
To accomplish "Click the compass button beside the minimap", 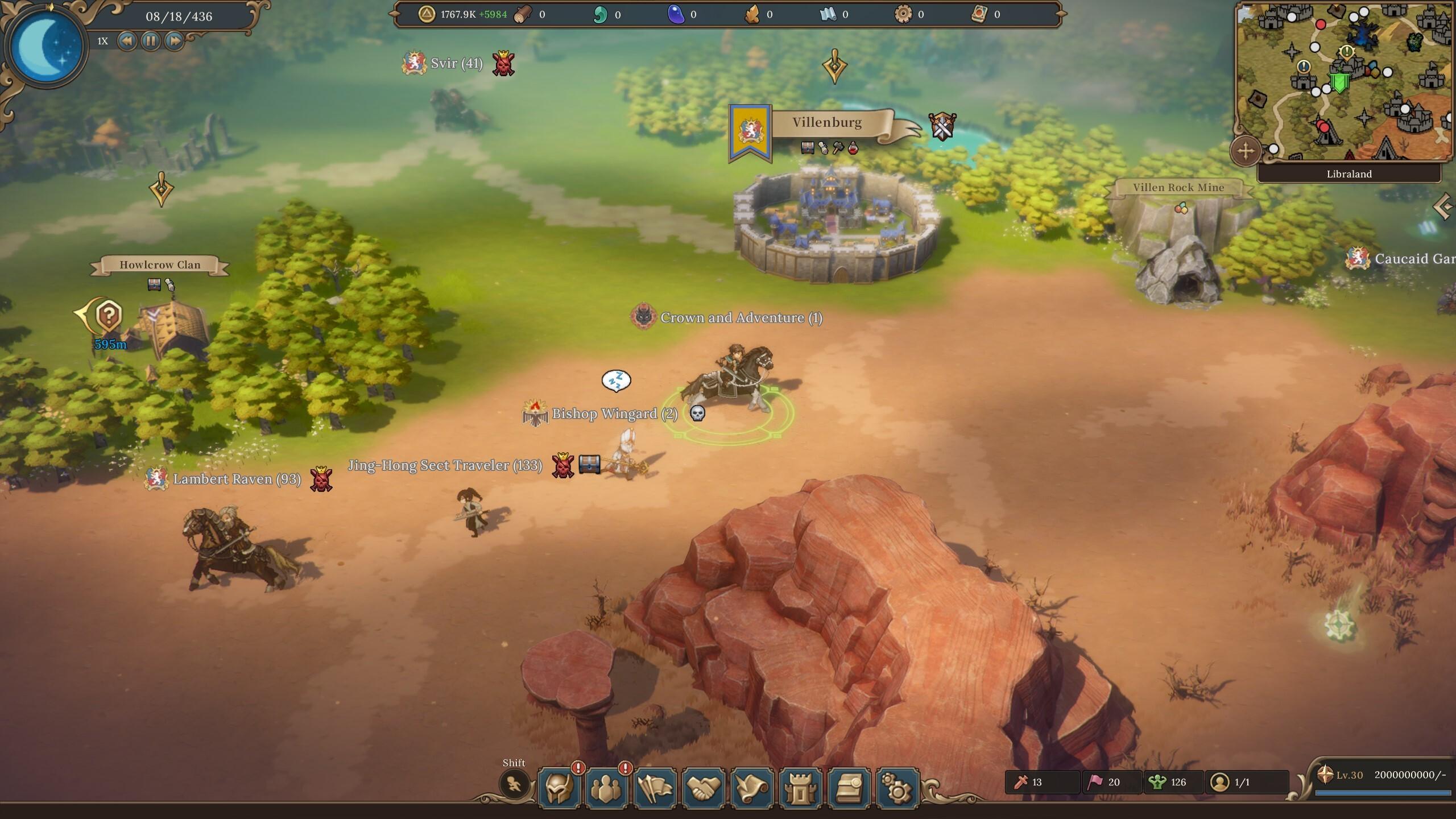I will (x=1246, y=151).
